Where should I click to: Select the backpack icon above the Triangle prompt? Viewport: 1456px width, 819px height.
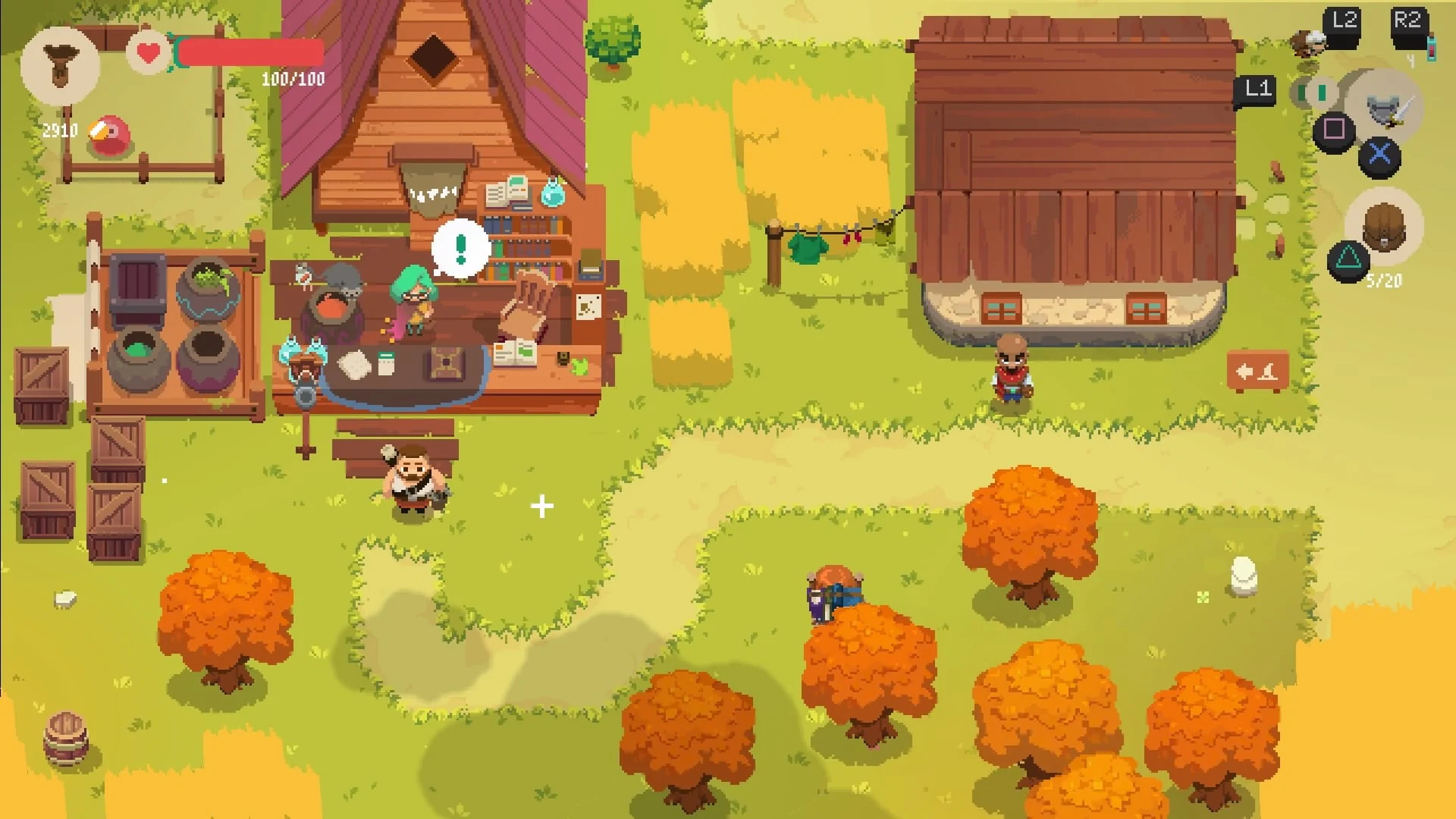coord(1384,227)
